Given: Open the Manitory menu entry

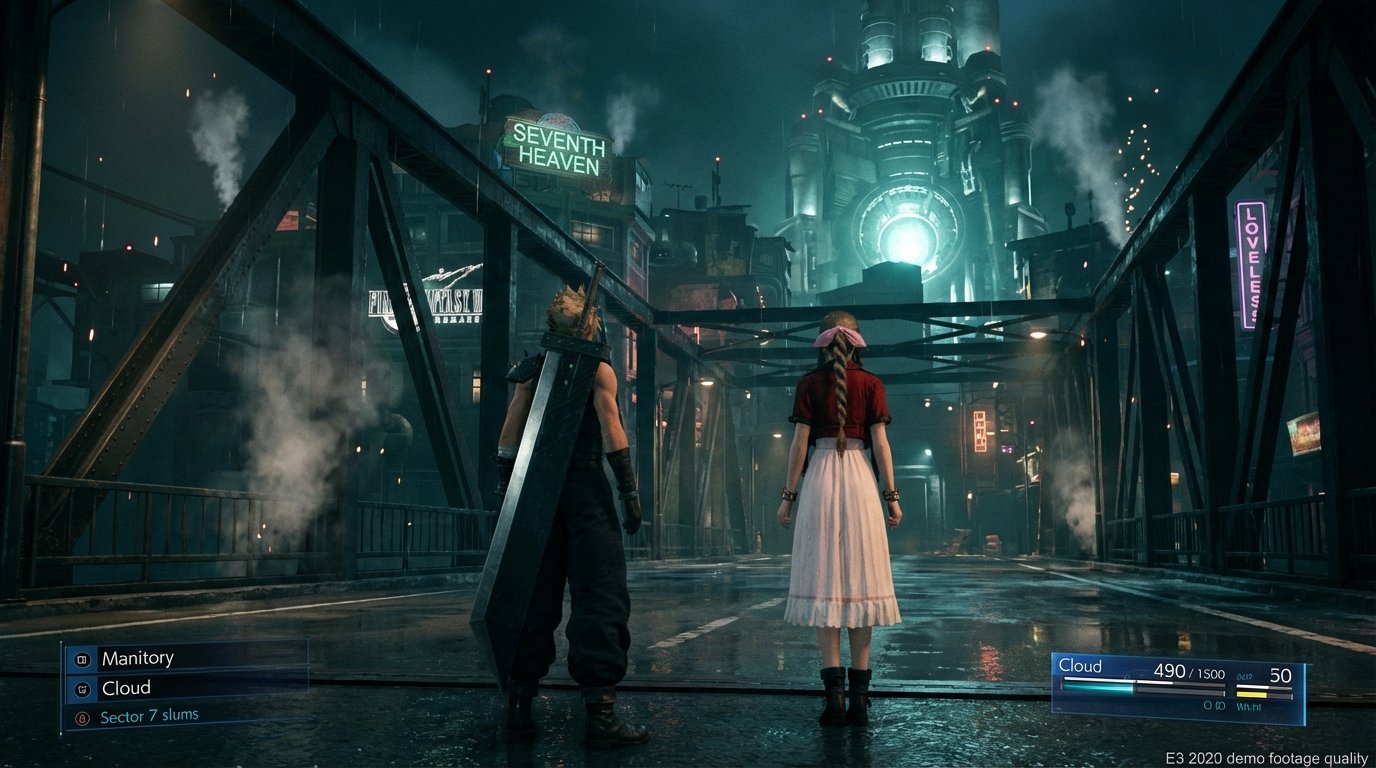Looking at the screenshot, I should 136,658.
